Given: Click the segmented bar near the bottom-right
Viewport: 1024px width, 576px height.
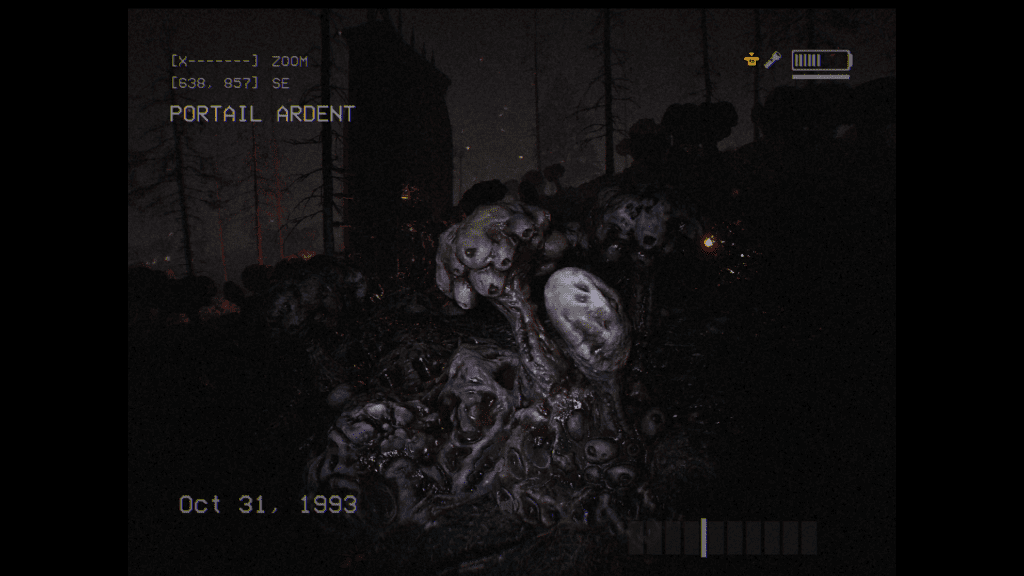Looking at the screenshot, I should pos(723,538).
